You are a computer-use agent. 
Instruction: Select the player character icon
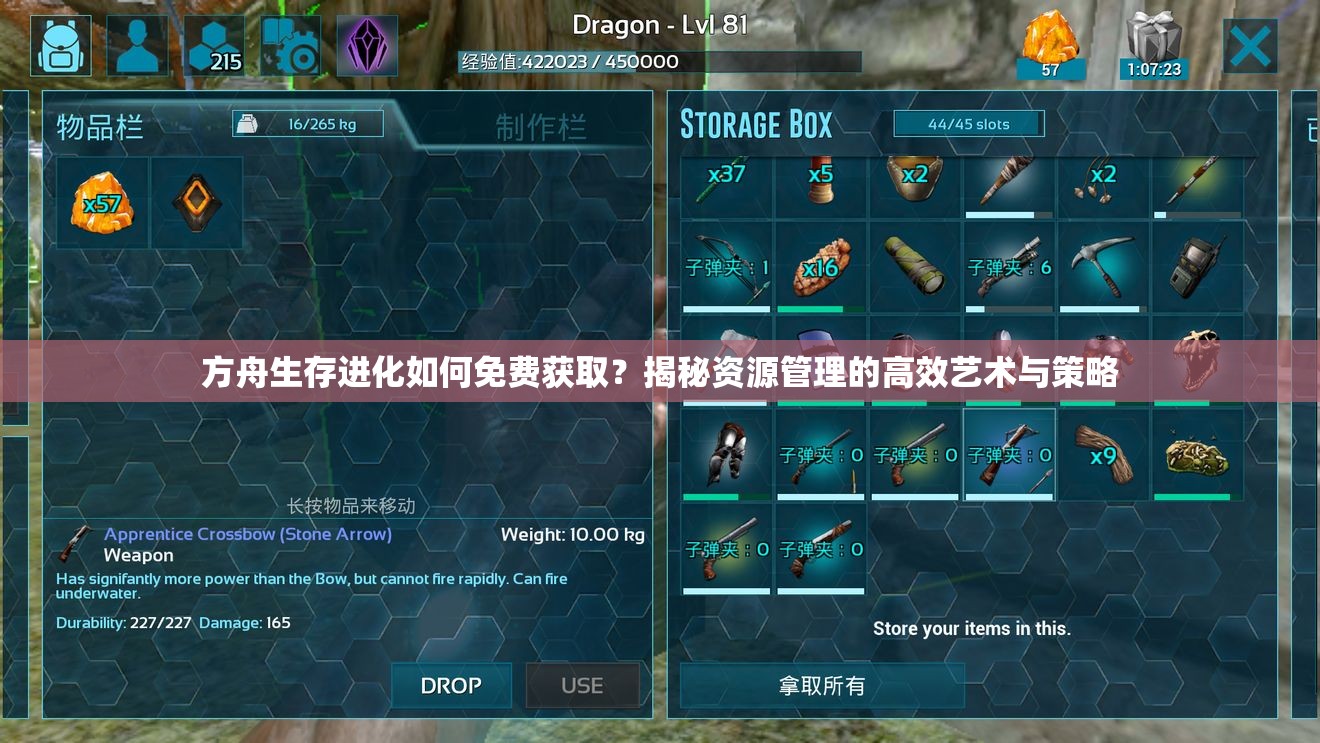pyautogui.click(x=137, y=44)
